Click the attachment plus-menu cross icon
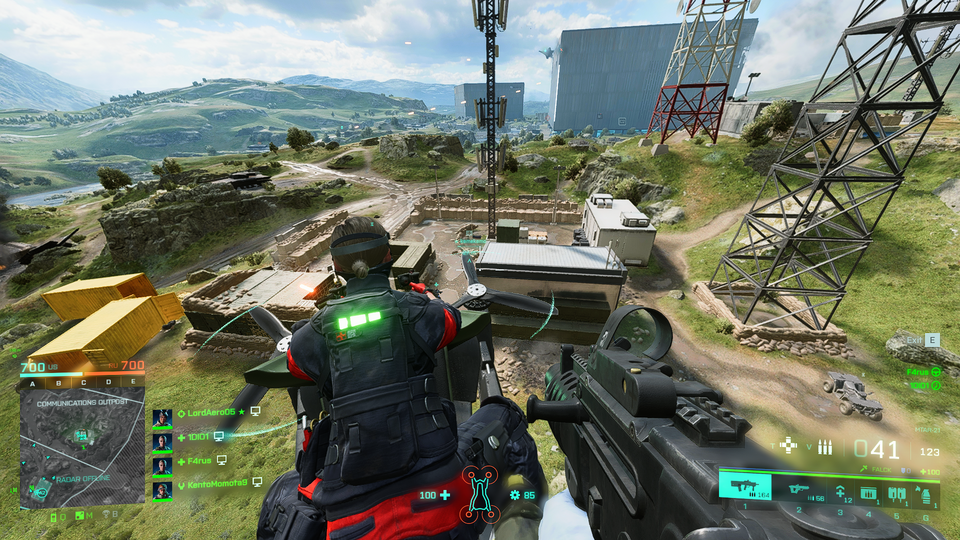Screen dimensions: 960x540 (788, 446)
